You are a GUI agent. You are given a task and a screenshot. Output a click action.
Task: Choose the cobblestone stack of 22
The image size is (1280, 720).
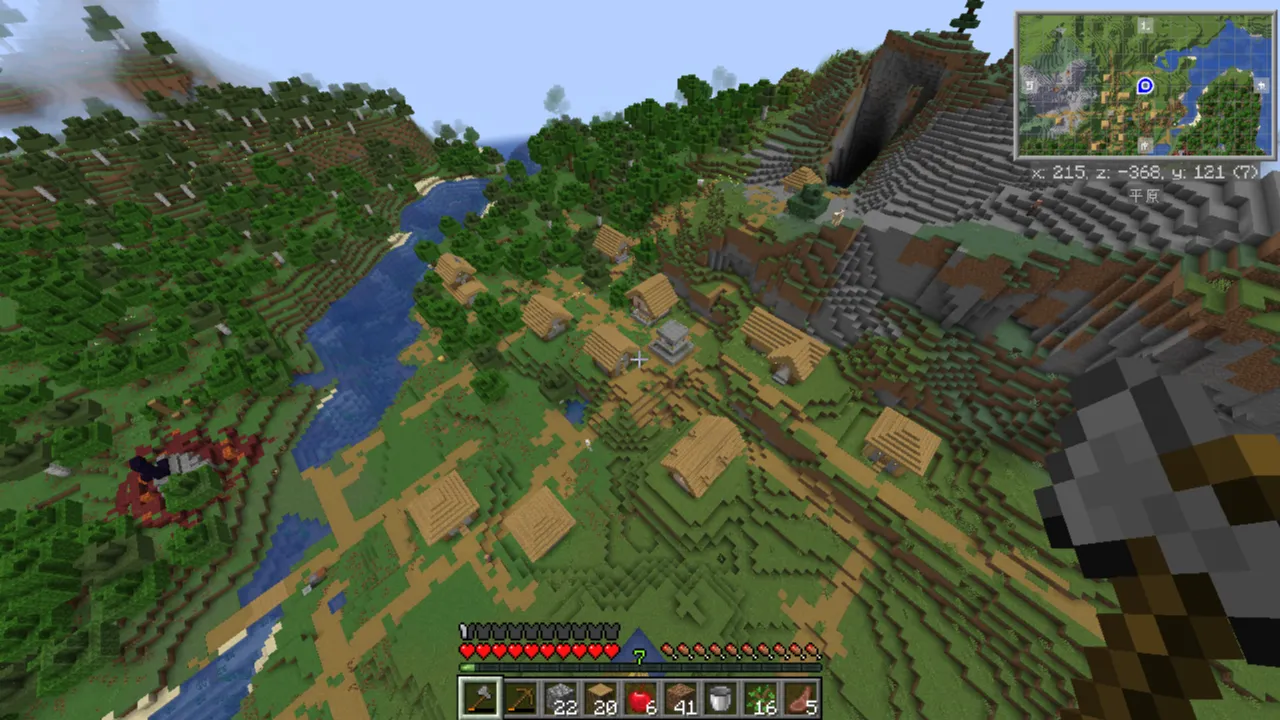click(560, 699)
